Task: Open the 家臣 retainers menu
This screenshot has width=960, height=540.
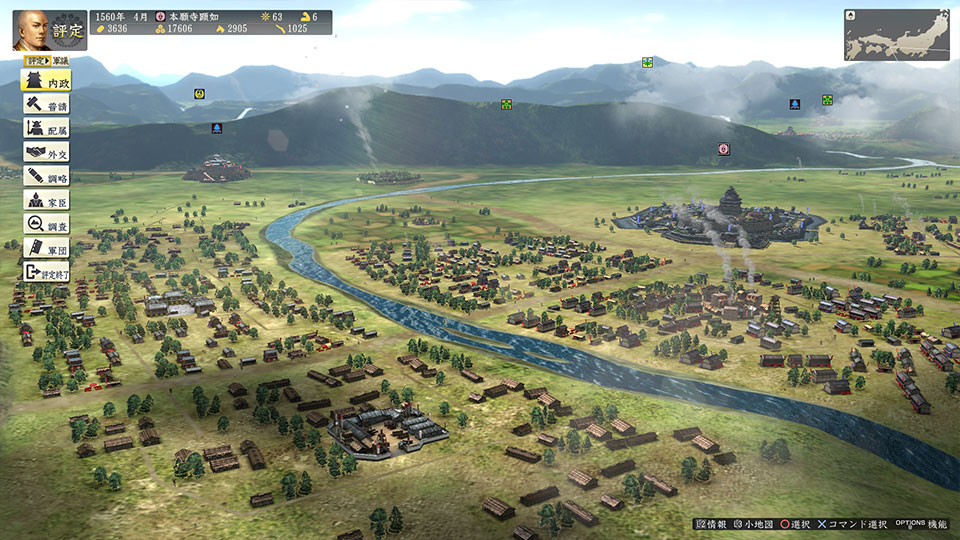Action: tap(46, 200)
